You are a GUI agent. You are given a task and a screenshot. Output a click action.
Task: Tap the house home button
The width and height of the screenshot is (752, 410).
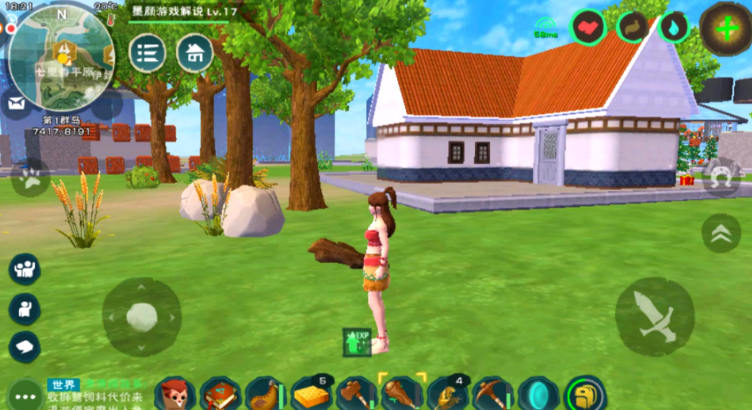(195, 52)
